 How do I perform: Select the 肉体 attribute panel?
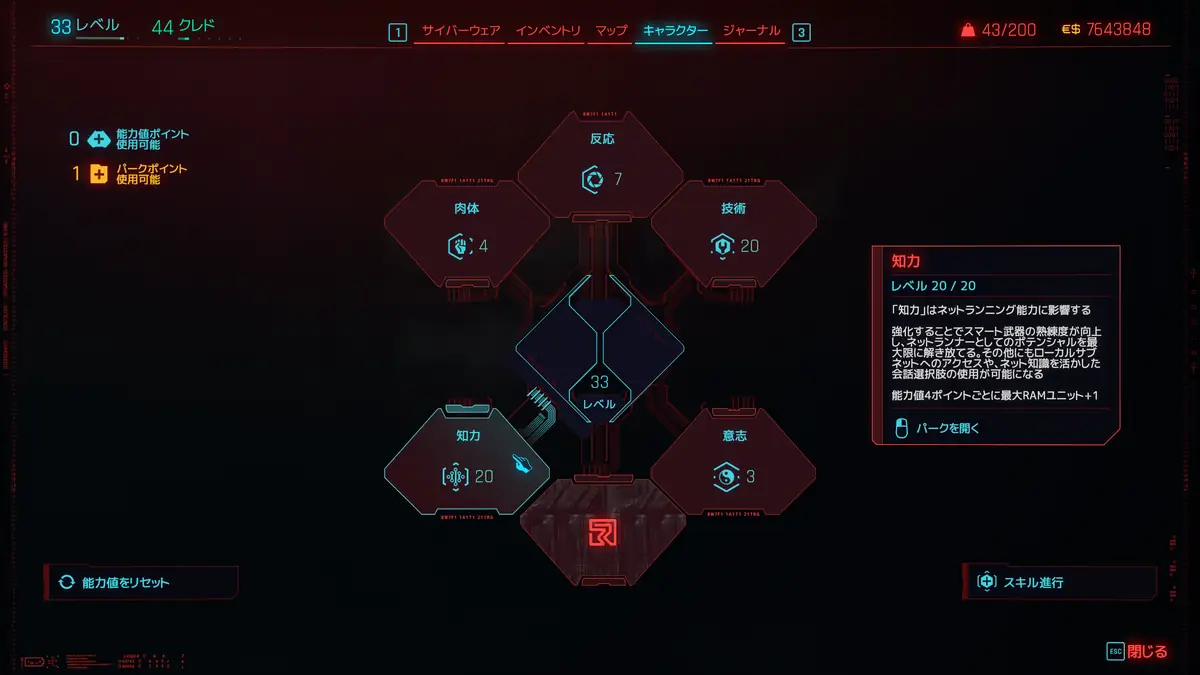pyautogui.click(x=467, y=232)
